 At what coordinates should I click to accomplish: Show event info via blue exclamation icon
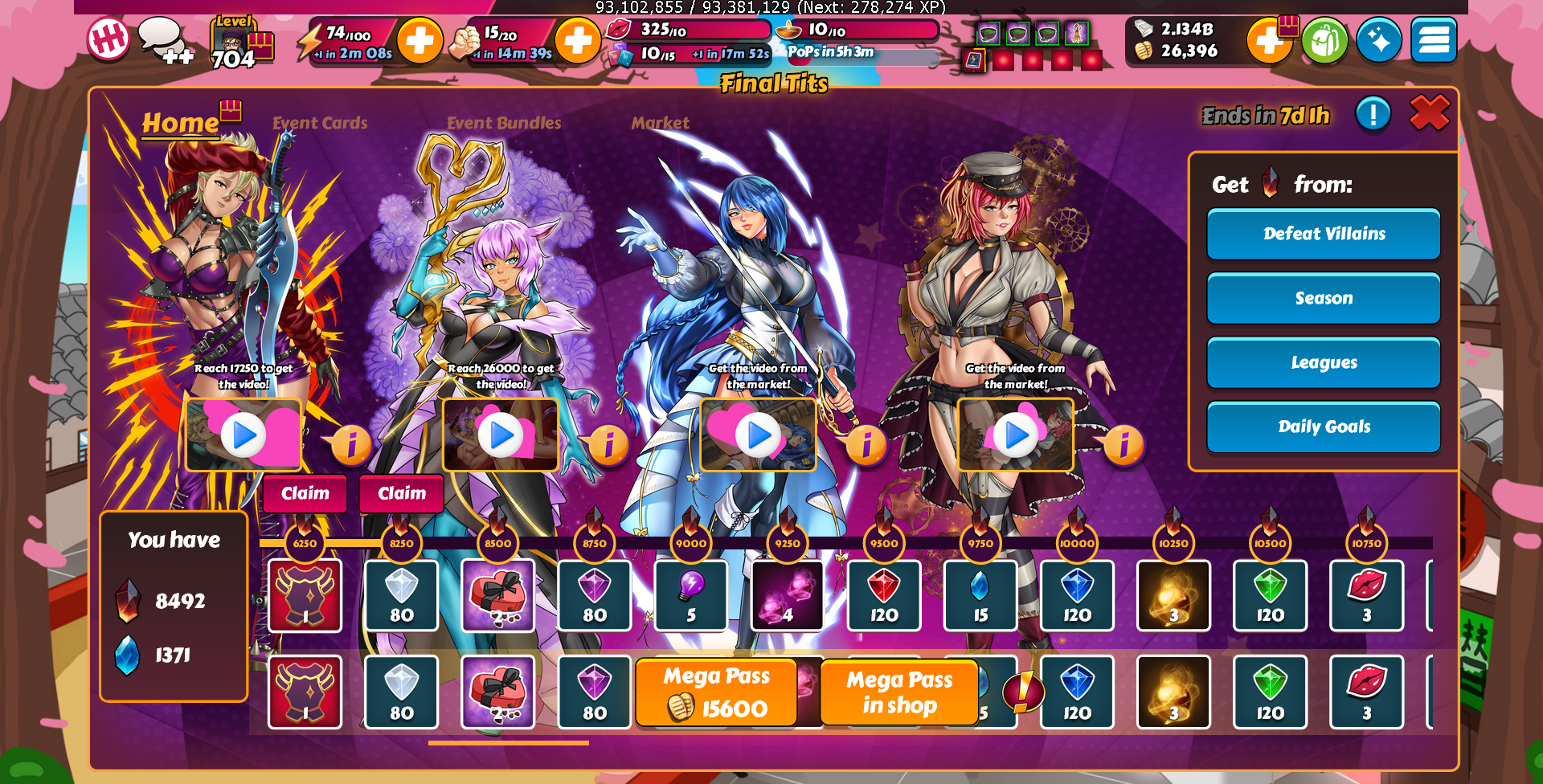tap(1373, 114)
